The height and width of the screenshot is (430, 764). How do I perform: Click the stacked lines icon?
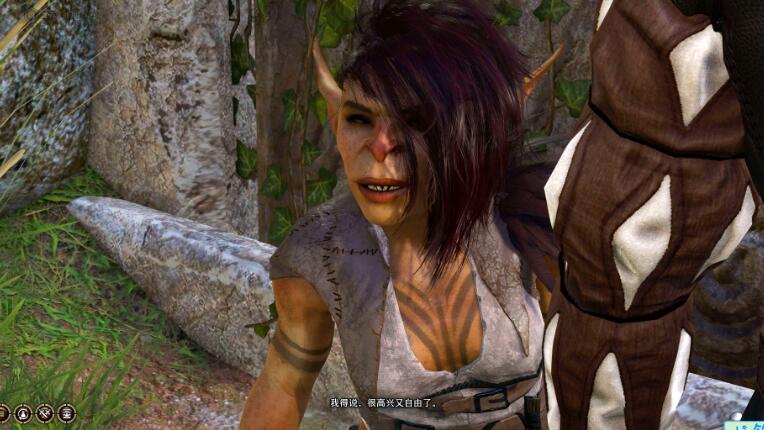3,413
